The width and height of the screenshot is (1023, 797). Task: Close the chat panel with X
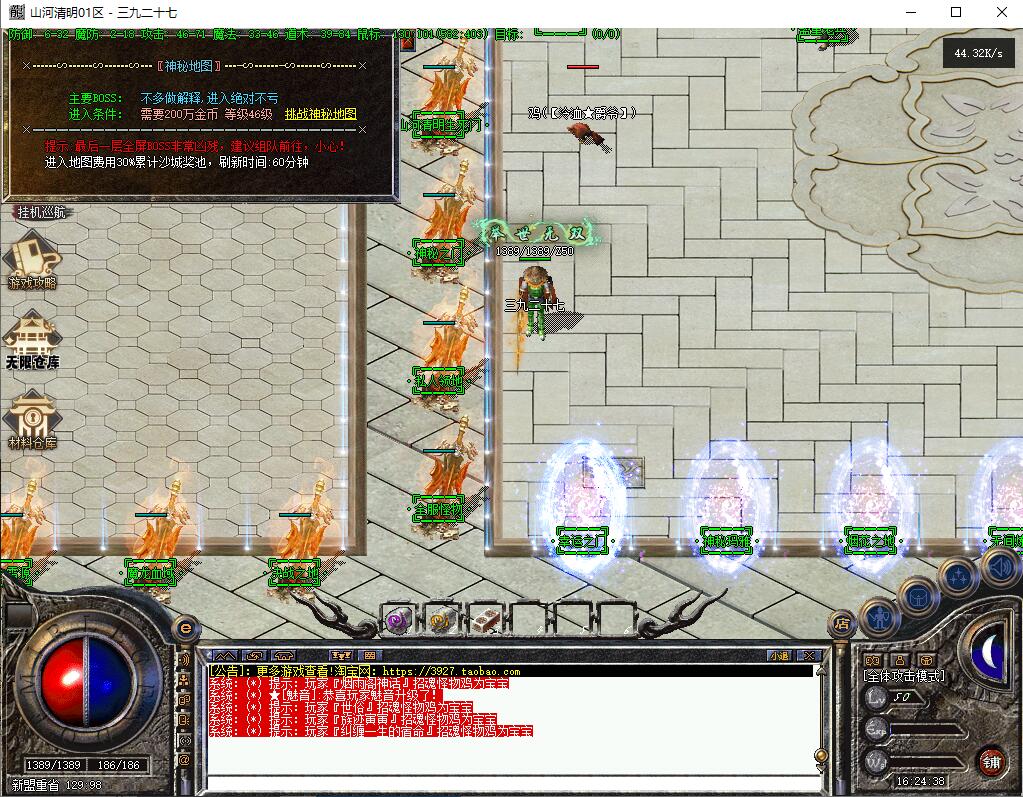(x=808, y=656)
